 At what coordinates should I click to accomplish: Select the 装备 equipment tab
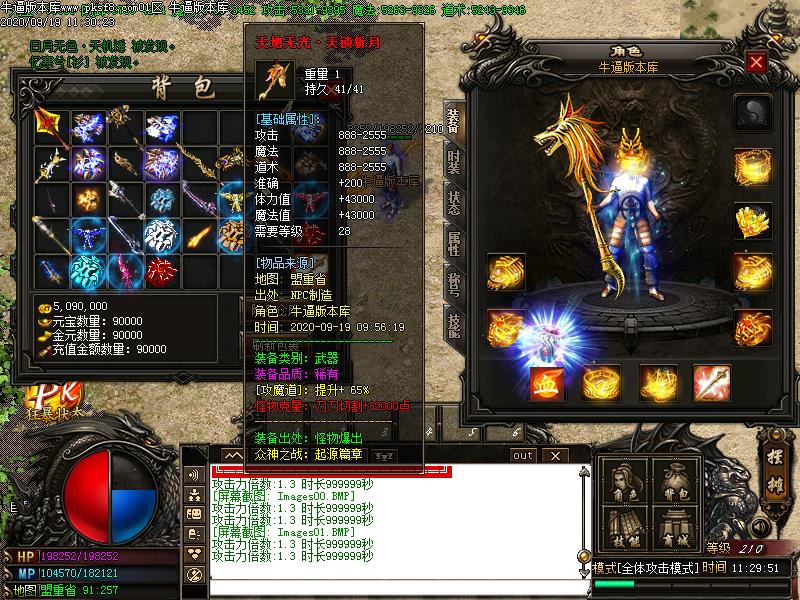tap(453, 119)
